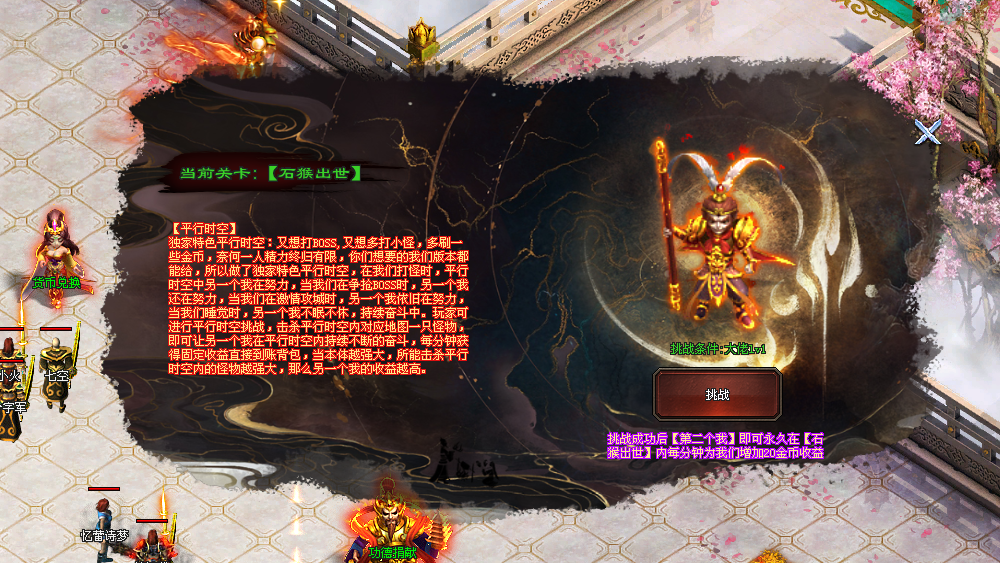Click the 挑战 challenge button
The width and height of the screenshot is (1000, 563).
(717, 394)
